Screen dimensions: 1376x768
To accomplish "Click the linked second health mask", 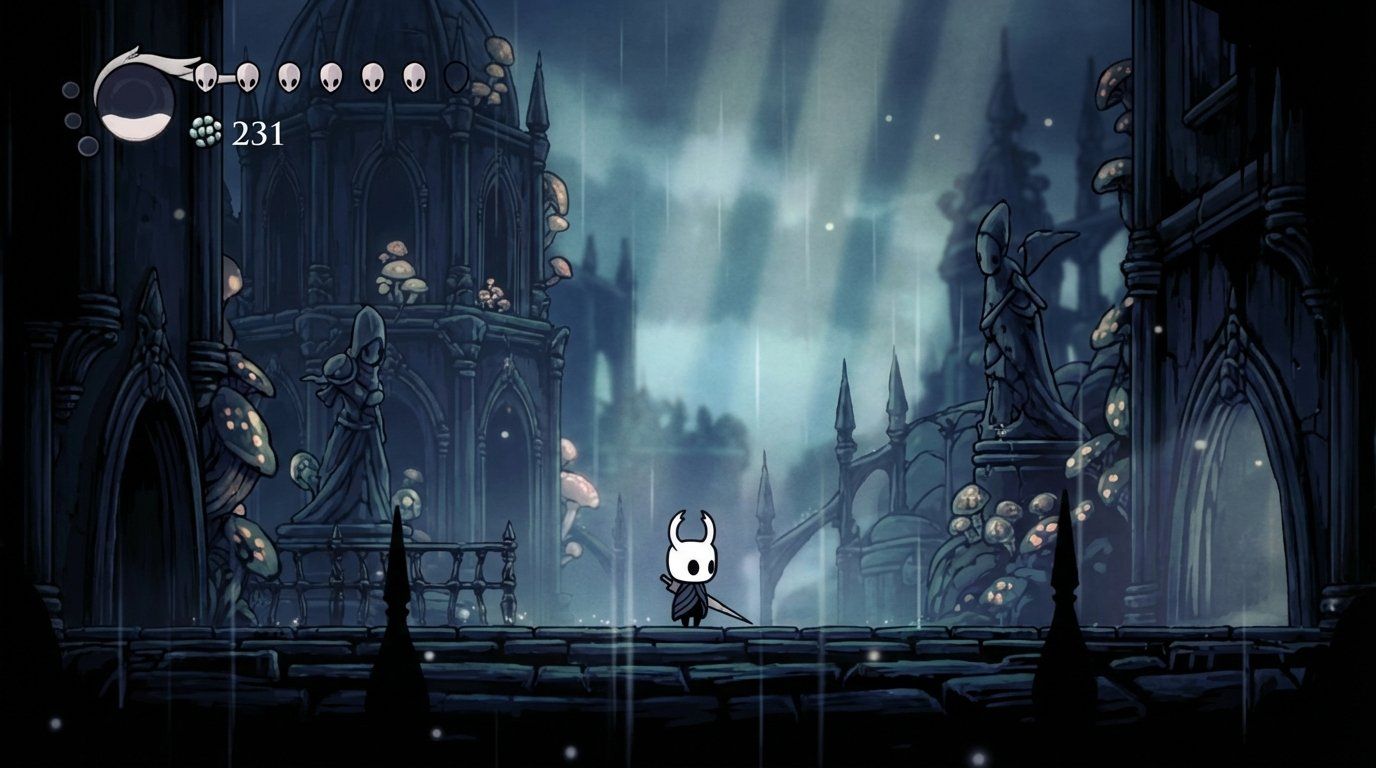I will (247, 77).
